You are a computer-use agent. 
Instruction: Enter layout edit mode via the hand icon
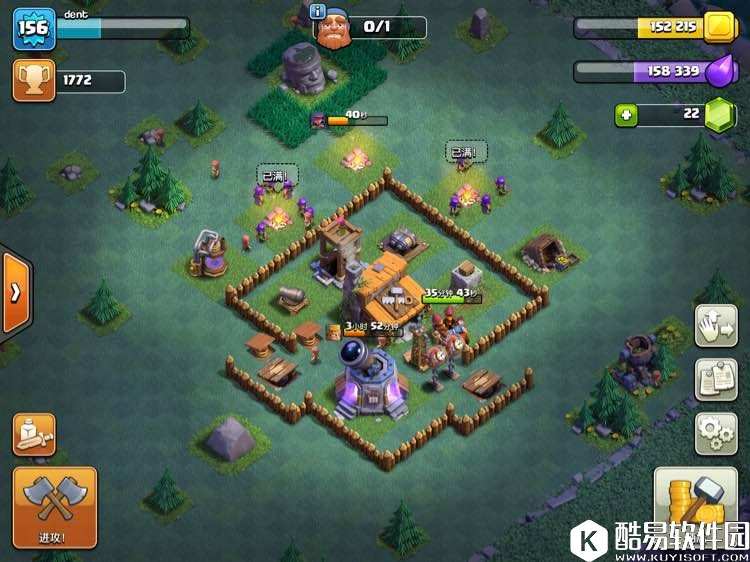[716, 326]
